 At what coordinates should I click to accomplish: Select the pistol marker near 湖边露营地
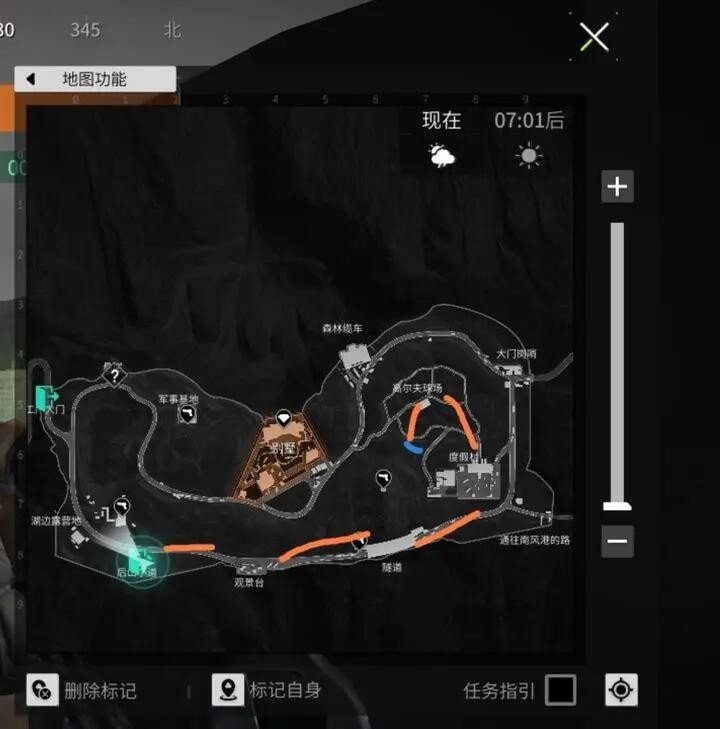point(122,507)
